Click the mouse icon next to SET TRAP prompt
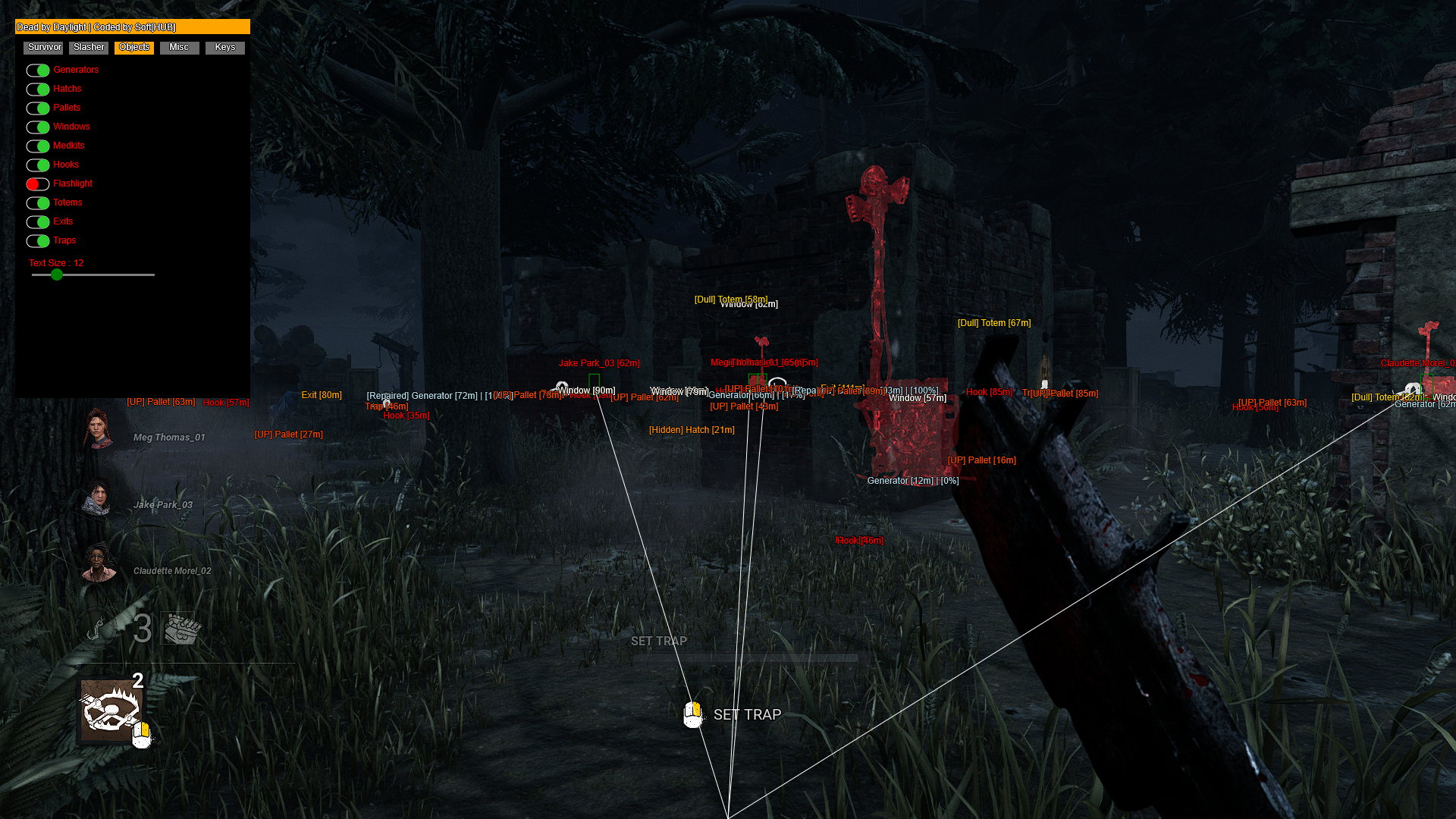The width and height of the screenshot is (1456, 819). pyautogui.click(x=694, y=714)
